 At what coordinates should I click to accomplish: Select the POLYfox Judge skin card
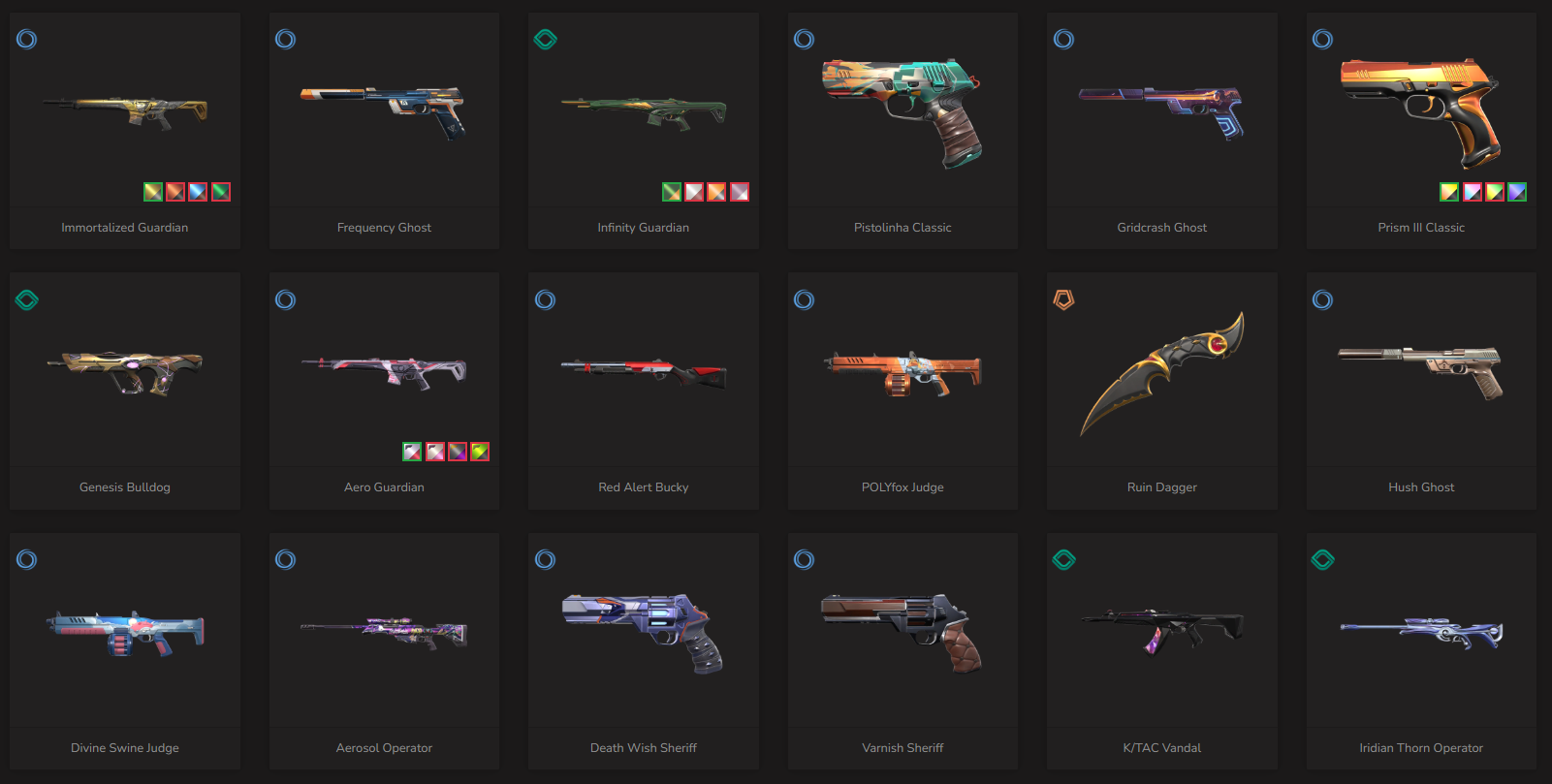click(903, 378)
